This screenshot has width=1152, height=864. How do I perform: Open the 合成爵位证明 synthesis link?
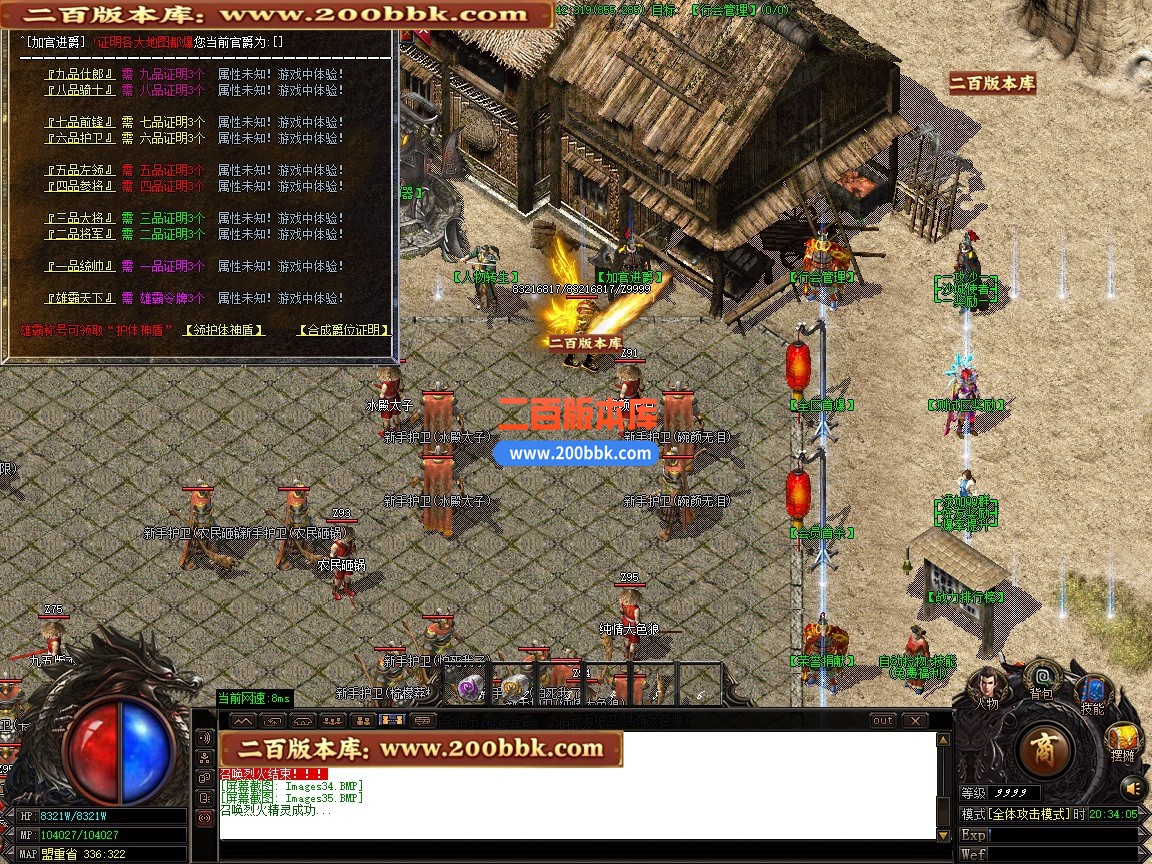pyautogui.click(x=344, y=330)
